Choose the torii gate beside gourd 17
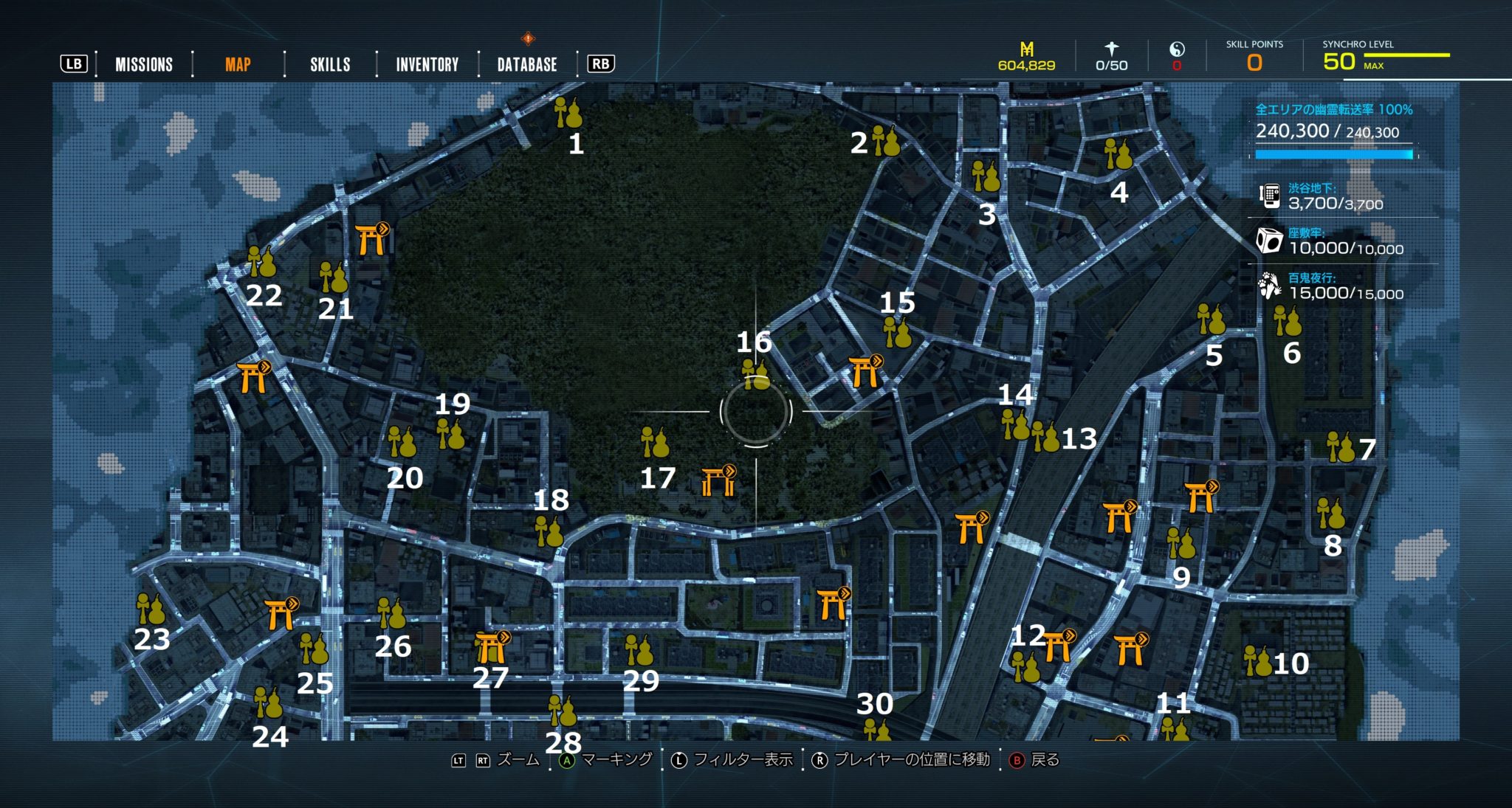Viewport: 1512px width, 808px height. tap(718, 480)
